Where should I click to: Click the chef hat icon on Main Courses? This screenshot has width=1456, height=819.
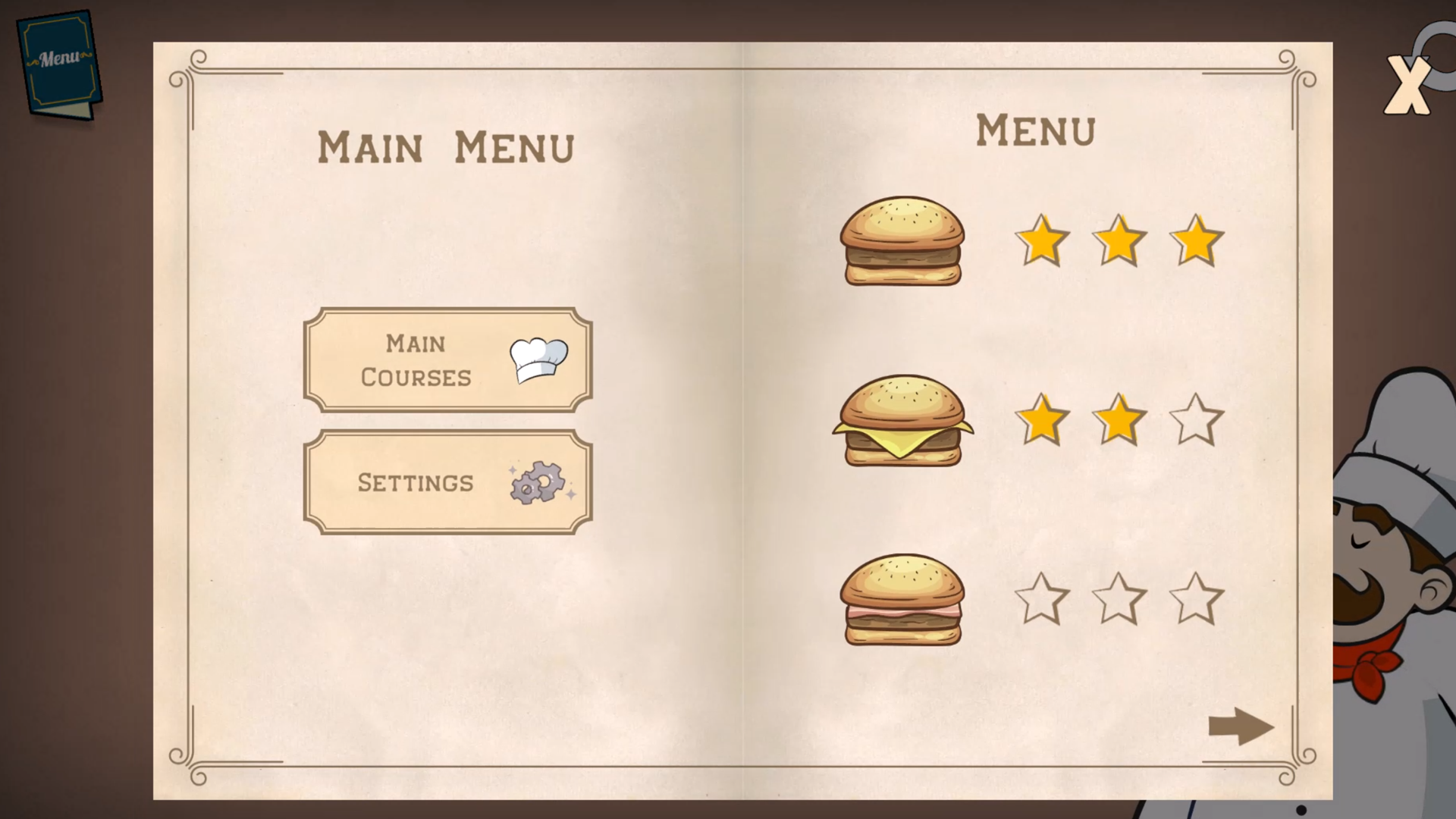point(538,362)
